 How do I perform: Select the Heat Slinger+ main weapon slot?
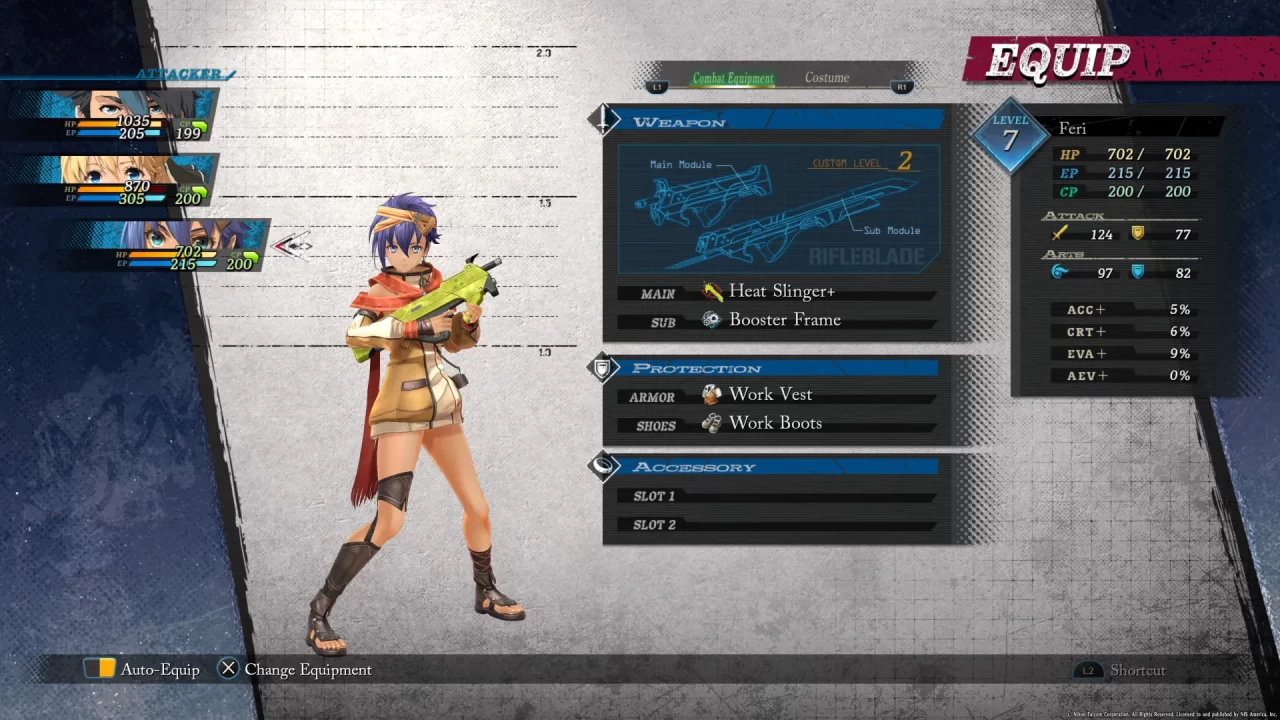(780, 292)
